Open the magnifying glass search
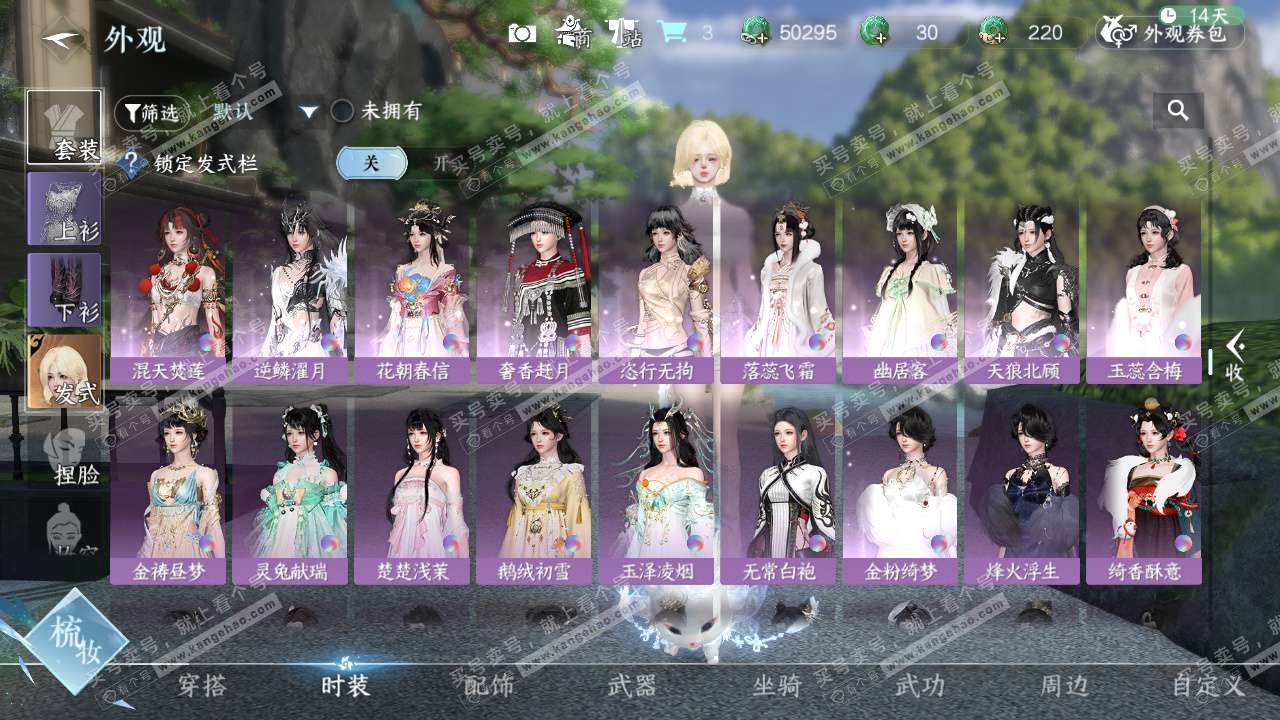 tap(1178, 111)
